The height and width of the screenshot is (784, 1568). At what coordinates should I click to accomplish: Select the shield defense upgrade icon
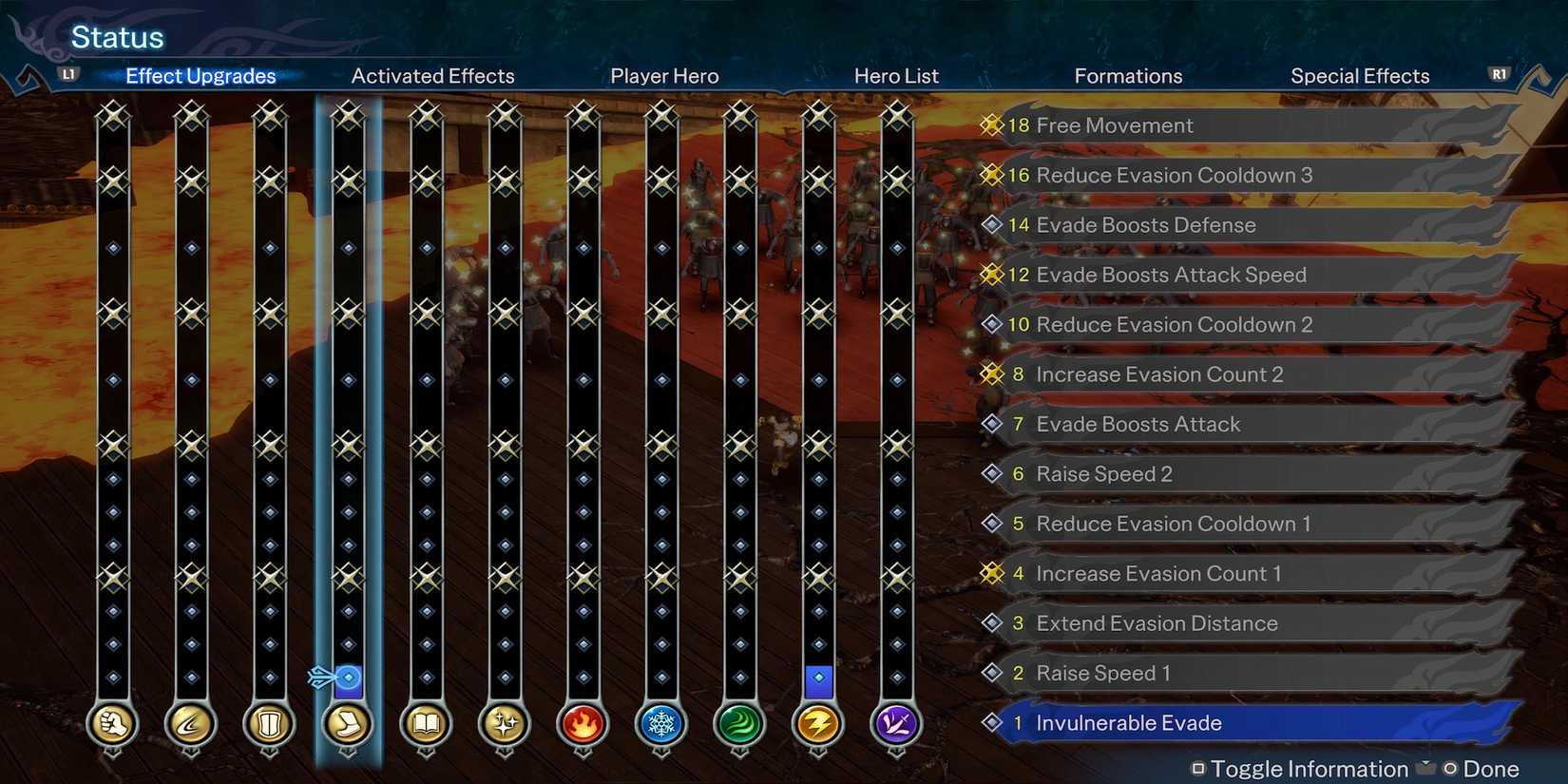pos(269,724)
